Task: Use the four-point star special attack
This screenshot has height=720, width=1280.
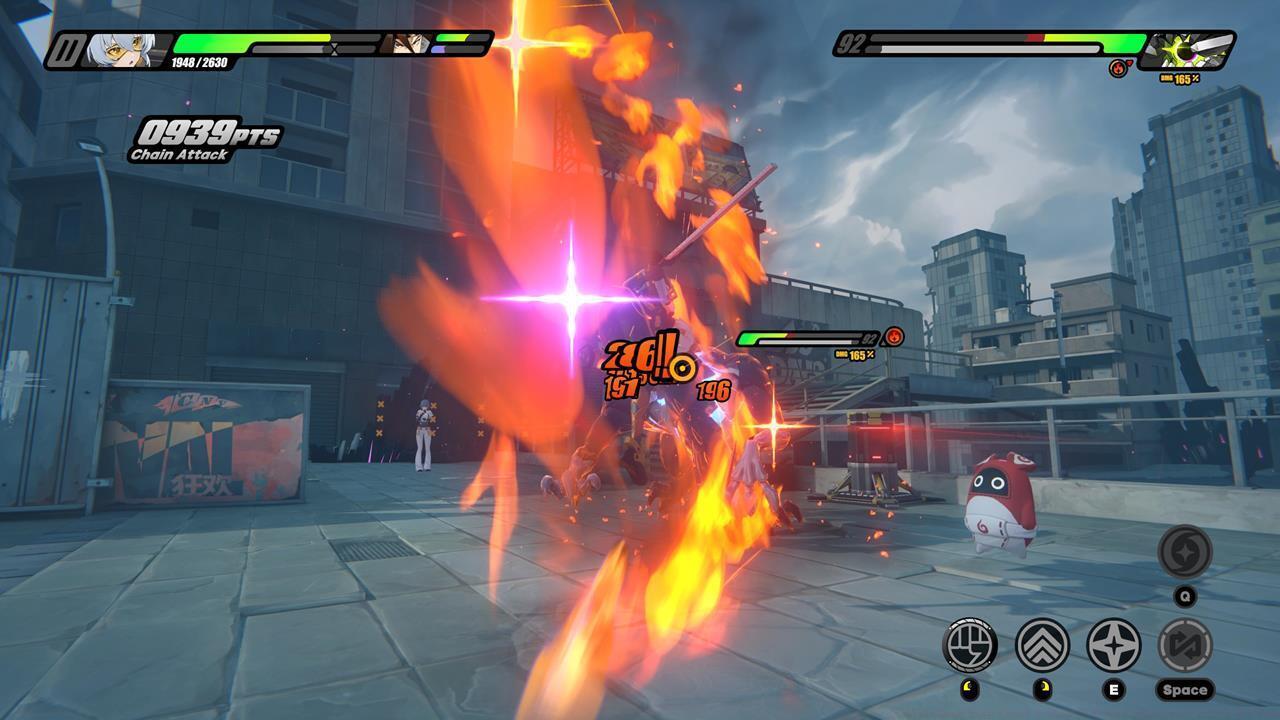Action: click(x=1113, y=645)
